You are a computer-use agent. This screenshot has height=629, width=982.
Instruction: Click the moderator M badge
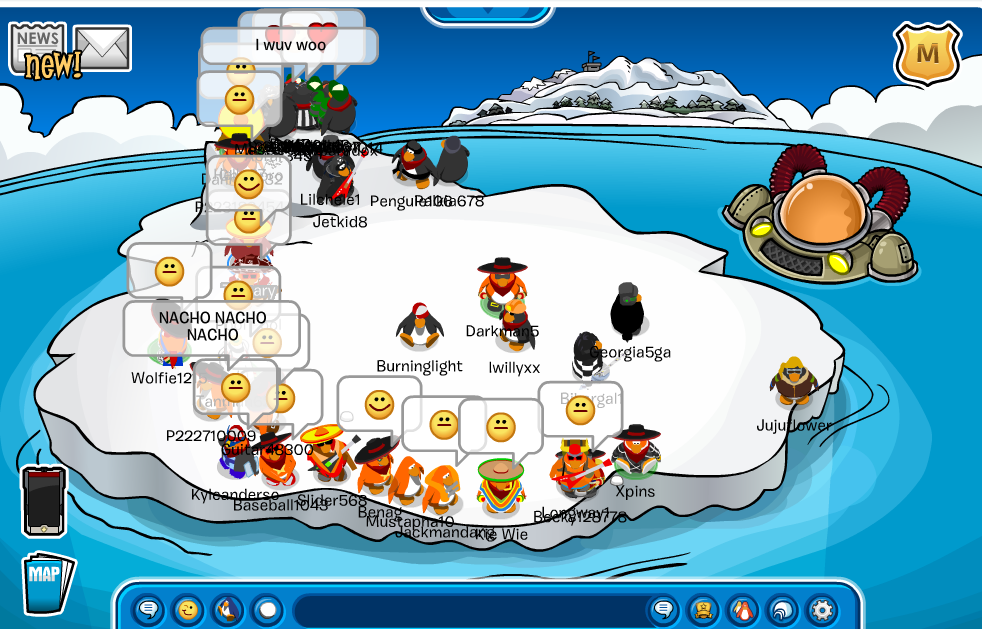click(x=927, y=54)
